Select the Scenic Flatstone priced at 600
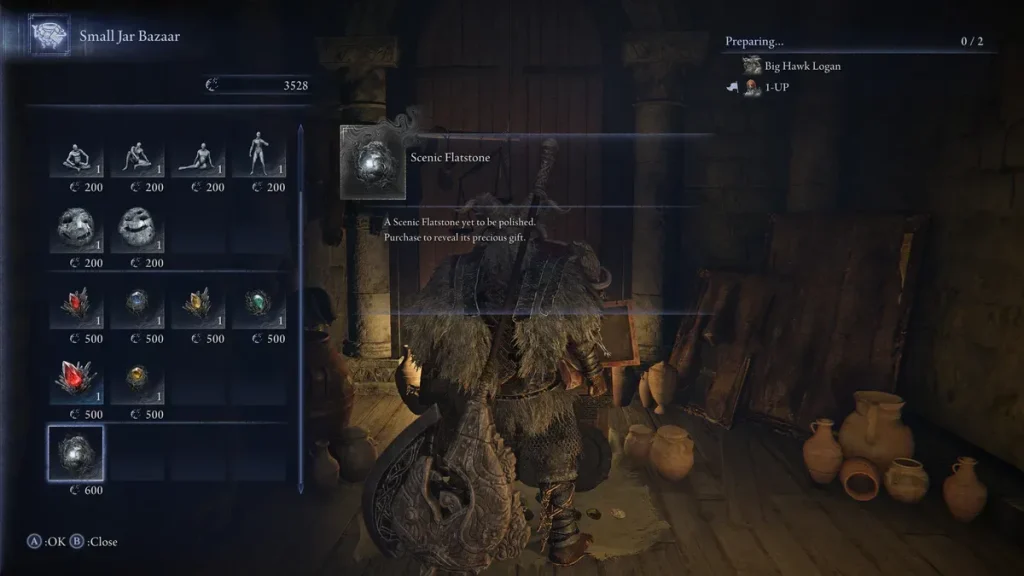 tap(77, 452)
